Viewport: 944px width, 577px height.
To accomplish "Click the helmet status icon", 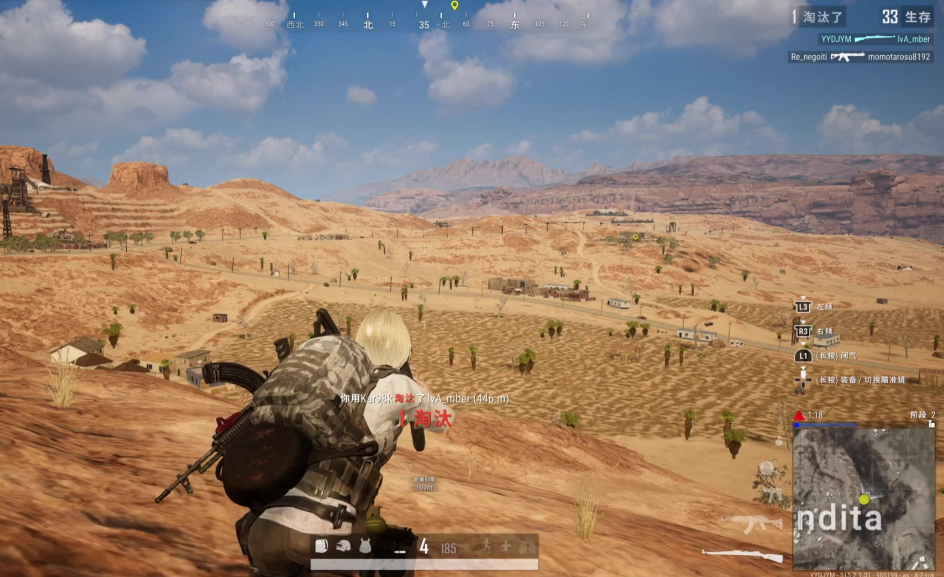I will [x=342, y=546].
